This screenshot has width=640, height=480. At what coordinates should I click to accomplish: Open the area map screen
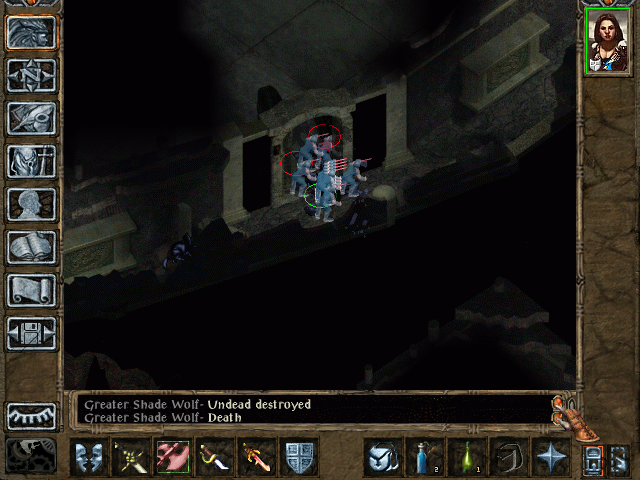click(31, 75)
